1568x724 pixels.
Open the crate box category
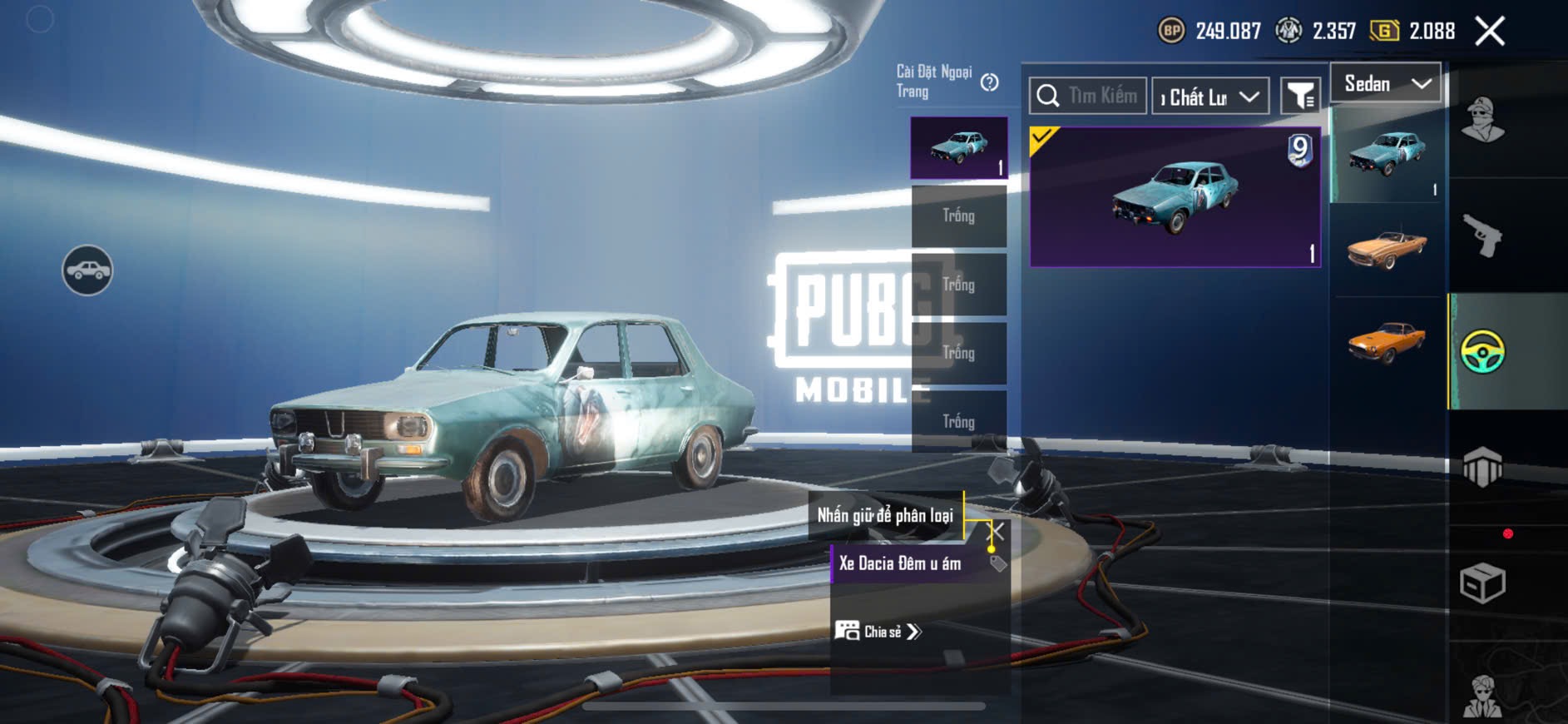(x=1482, y=583)
